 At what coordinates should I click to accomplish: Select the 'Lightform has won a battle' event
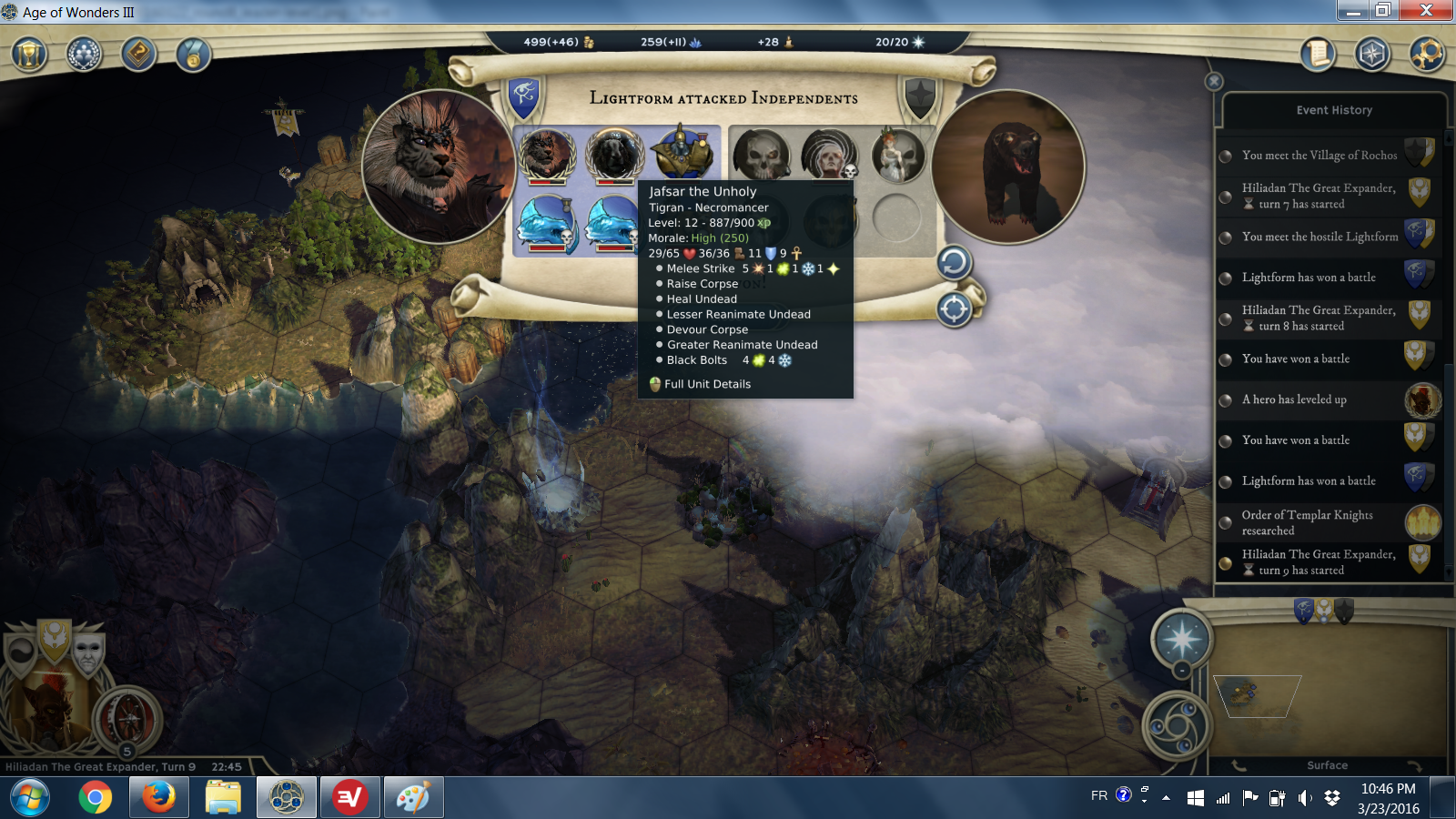click(x=1309, y=278)
